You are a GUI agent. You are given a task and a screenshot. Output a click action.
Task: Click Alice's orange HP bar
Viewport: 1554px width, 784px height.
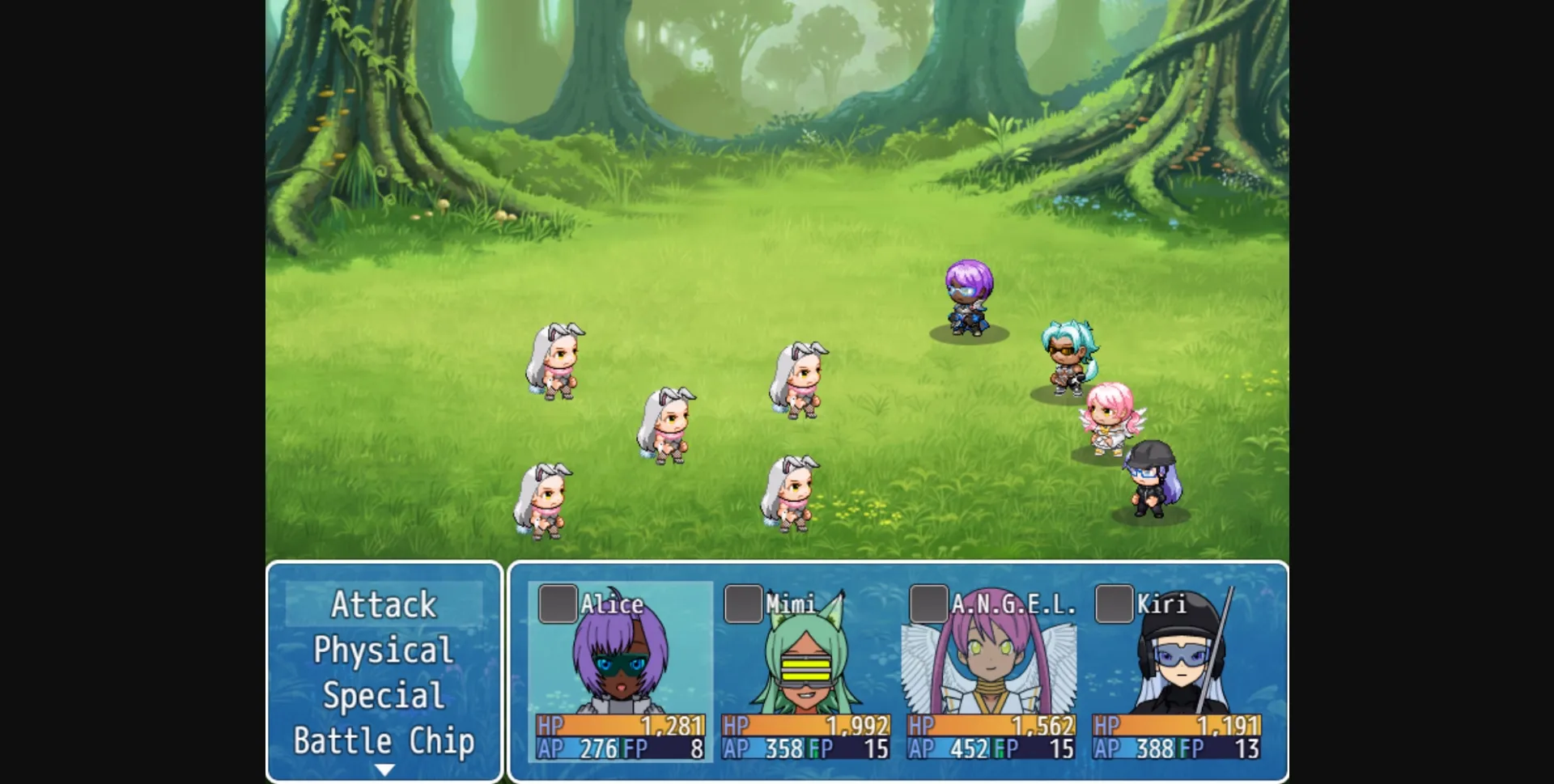(619, 727)
